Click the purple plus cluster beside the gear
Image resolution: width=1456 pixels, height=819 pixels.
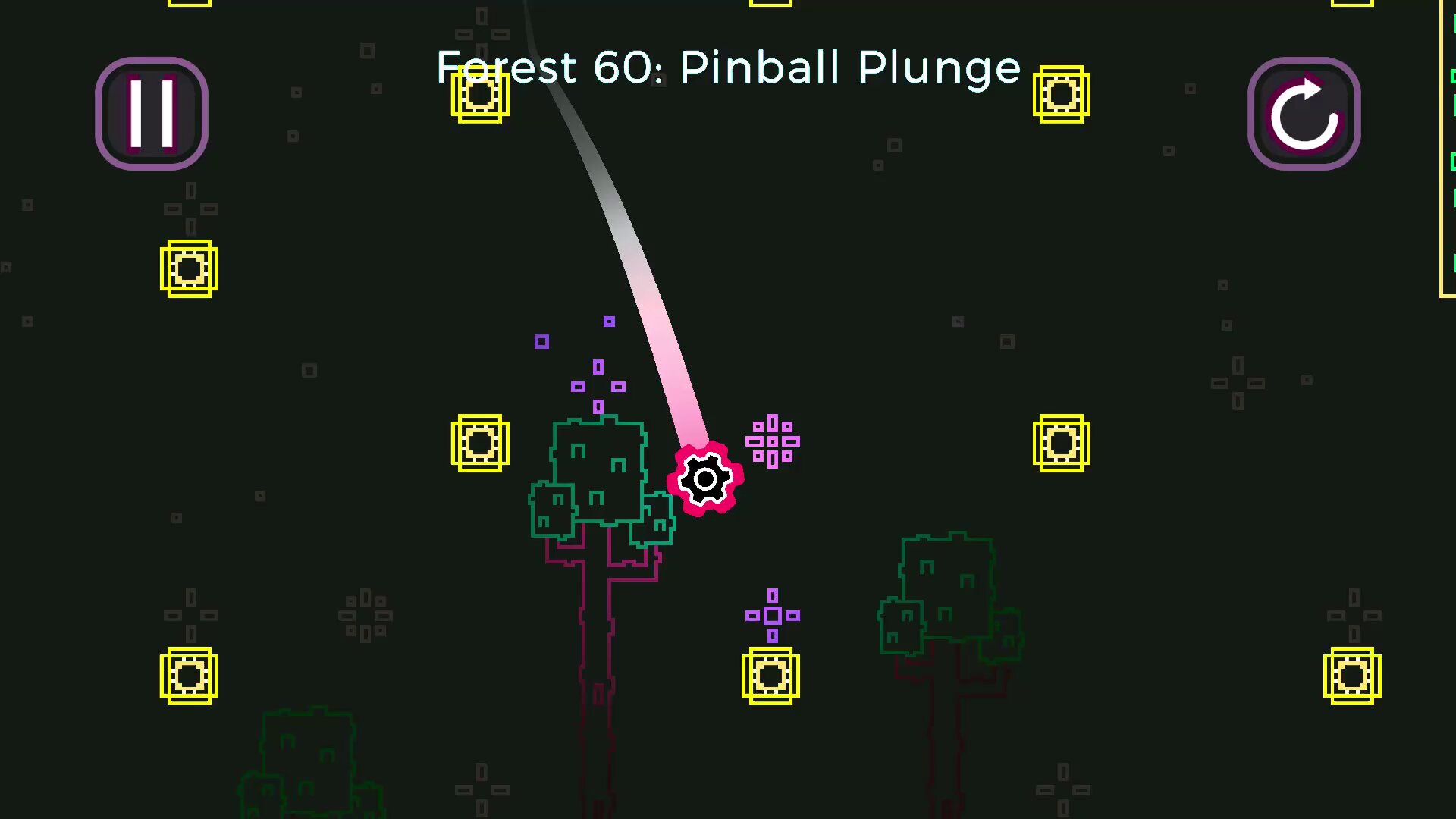tap(772, 441)
